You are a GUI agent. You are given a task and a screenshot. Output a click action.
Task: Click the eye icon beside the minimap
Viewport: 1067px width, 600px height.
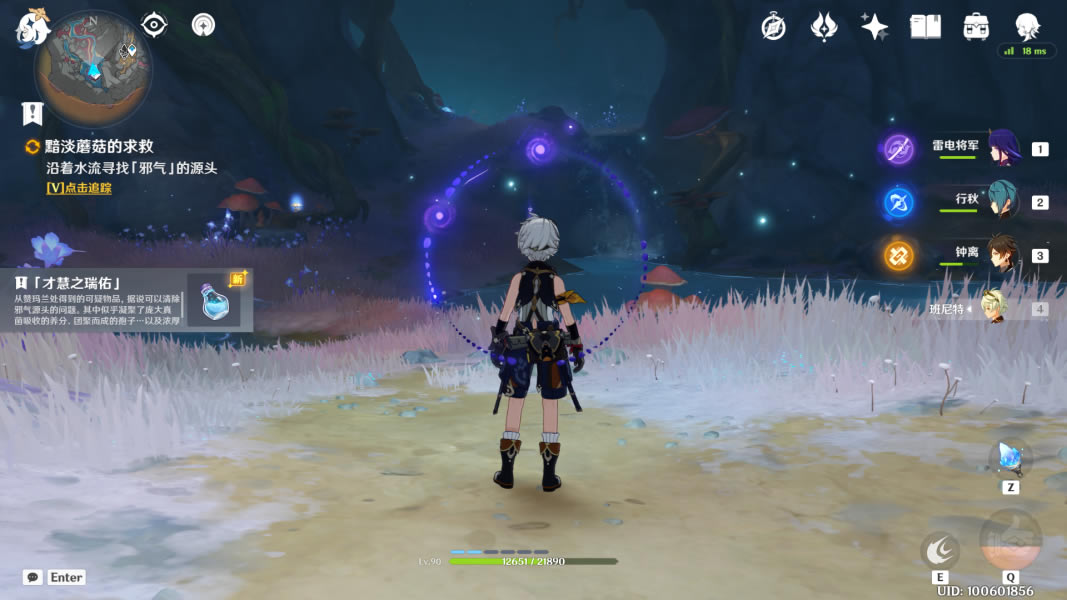(x=154, y=24)
